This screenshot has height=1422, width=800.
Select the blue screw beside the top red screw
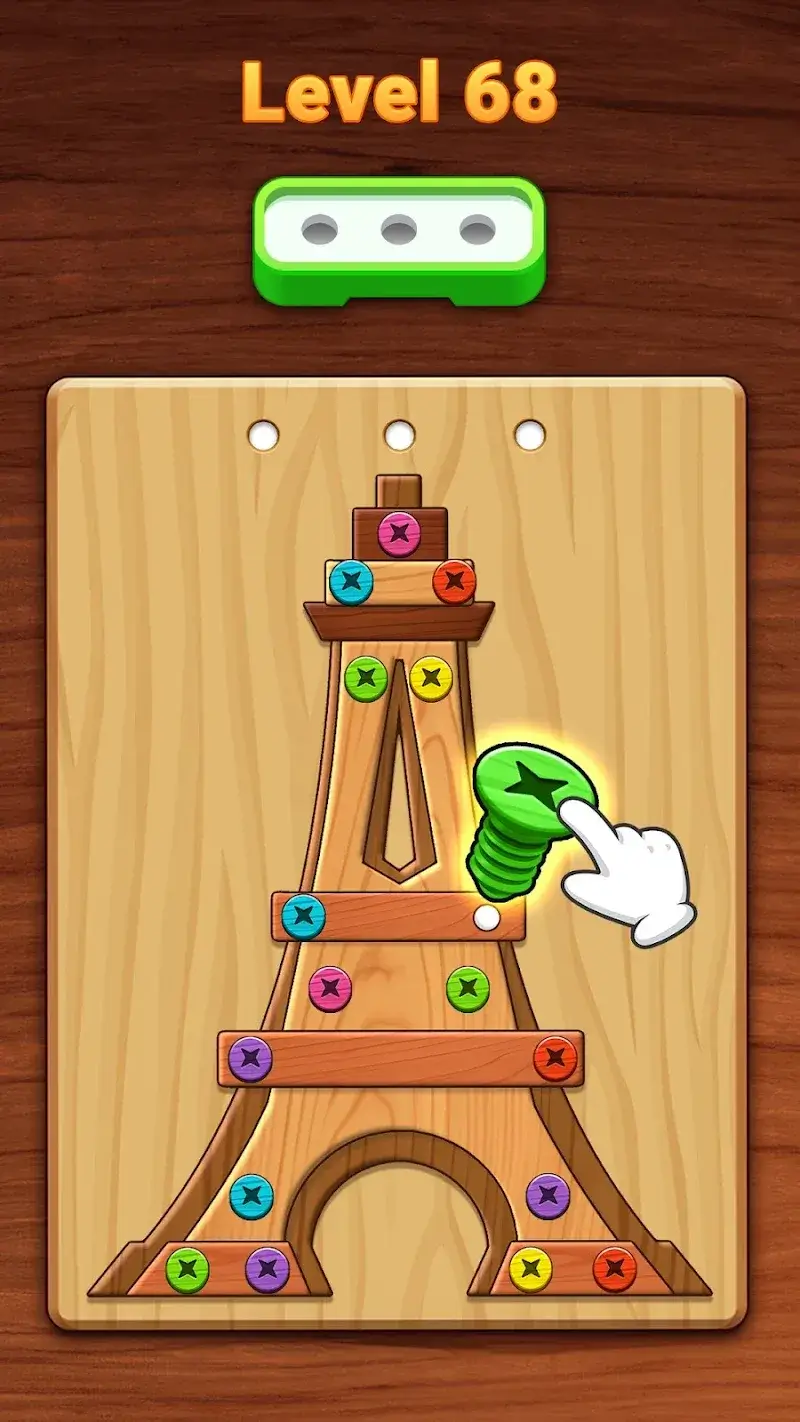(351, 581)
